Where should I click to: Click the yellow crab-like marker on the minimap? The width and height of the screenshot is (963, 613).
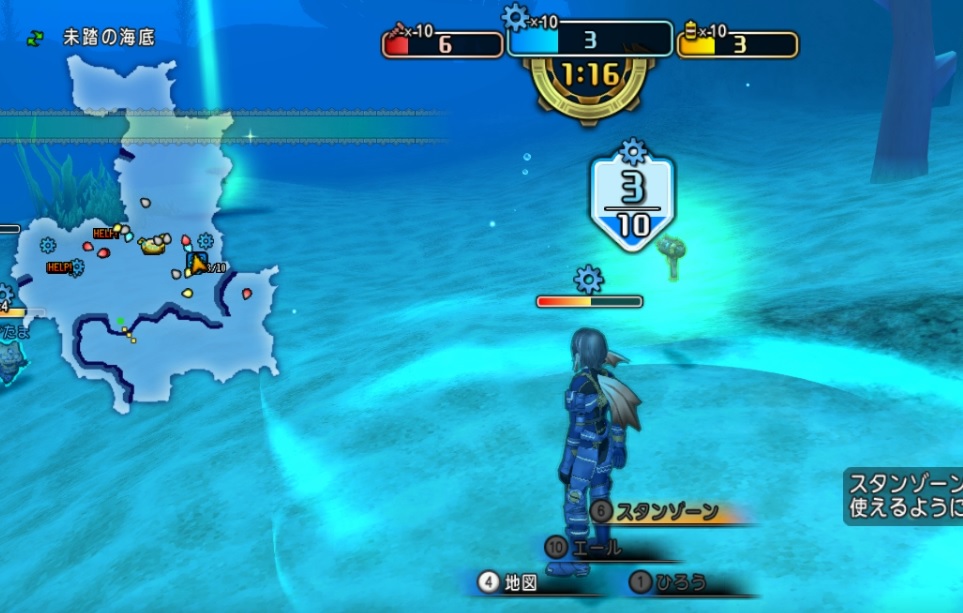(x=154, y=244)
